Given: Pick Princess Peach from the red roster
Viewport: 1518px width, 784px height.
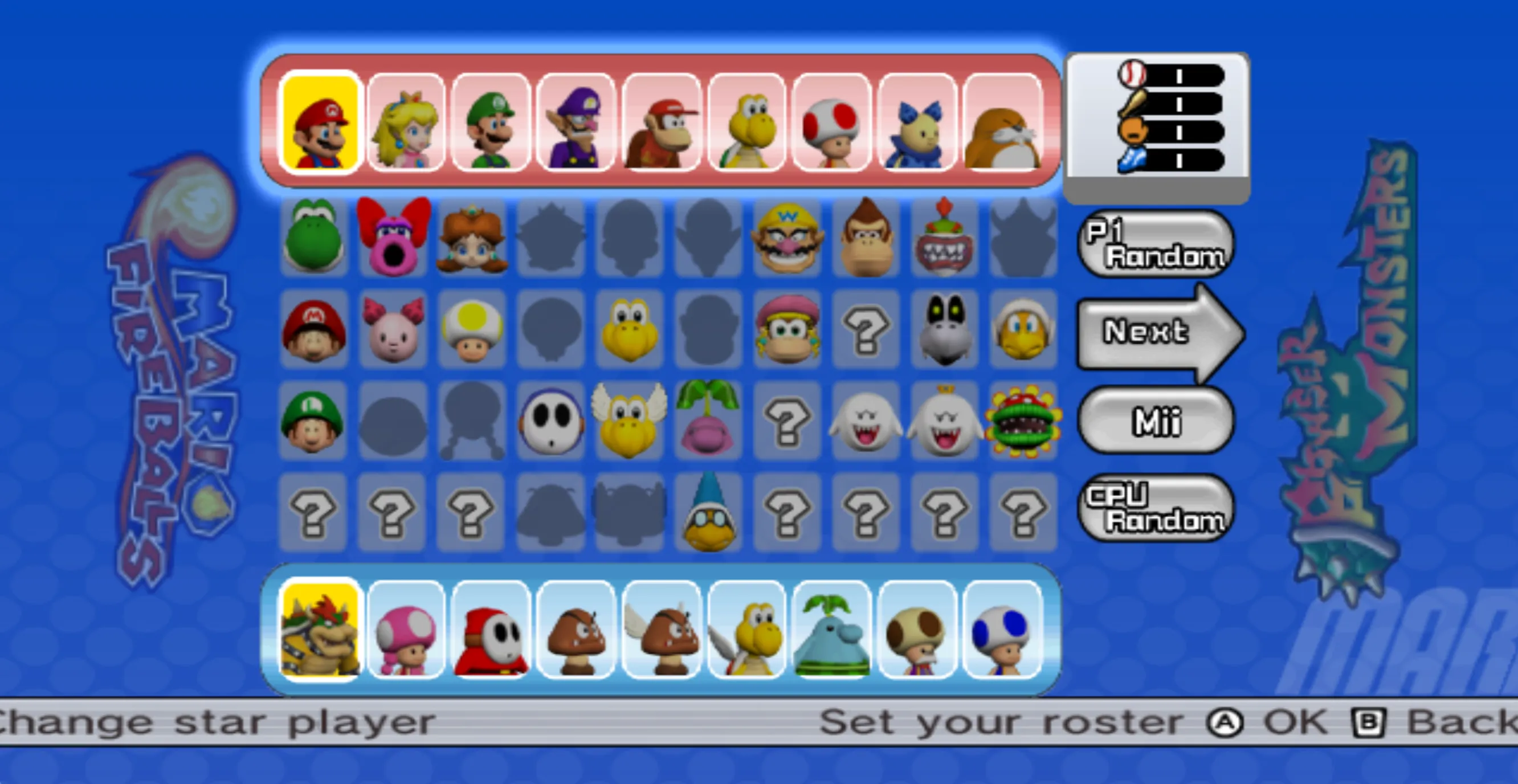Looking at the screenshot, I should tap(406, 122).
